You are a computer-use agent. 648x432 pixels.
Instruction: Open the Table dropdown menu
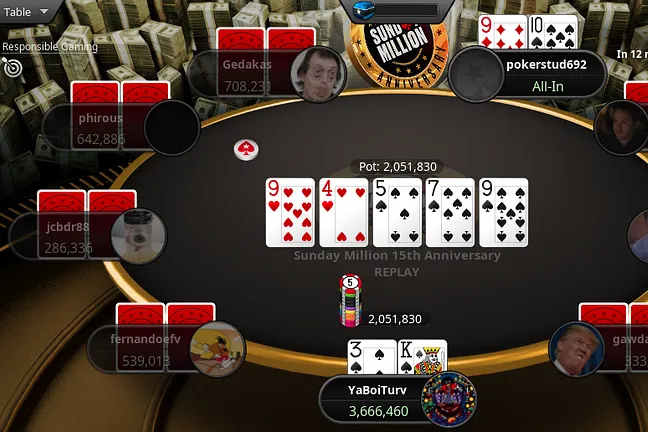point(30,13)
